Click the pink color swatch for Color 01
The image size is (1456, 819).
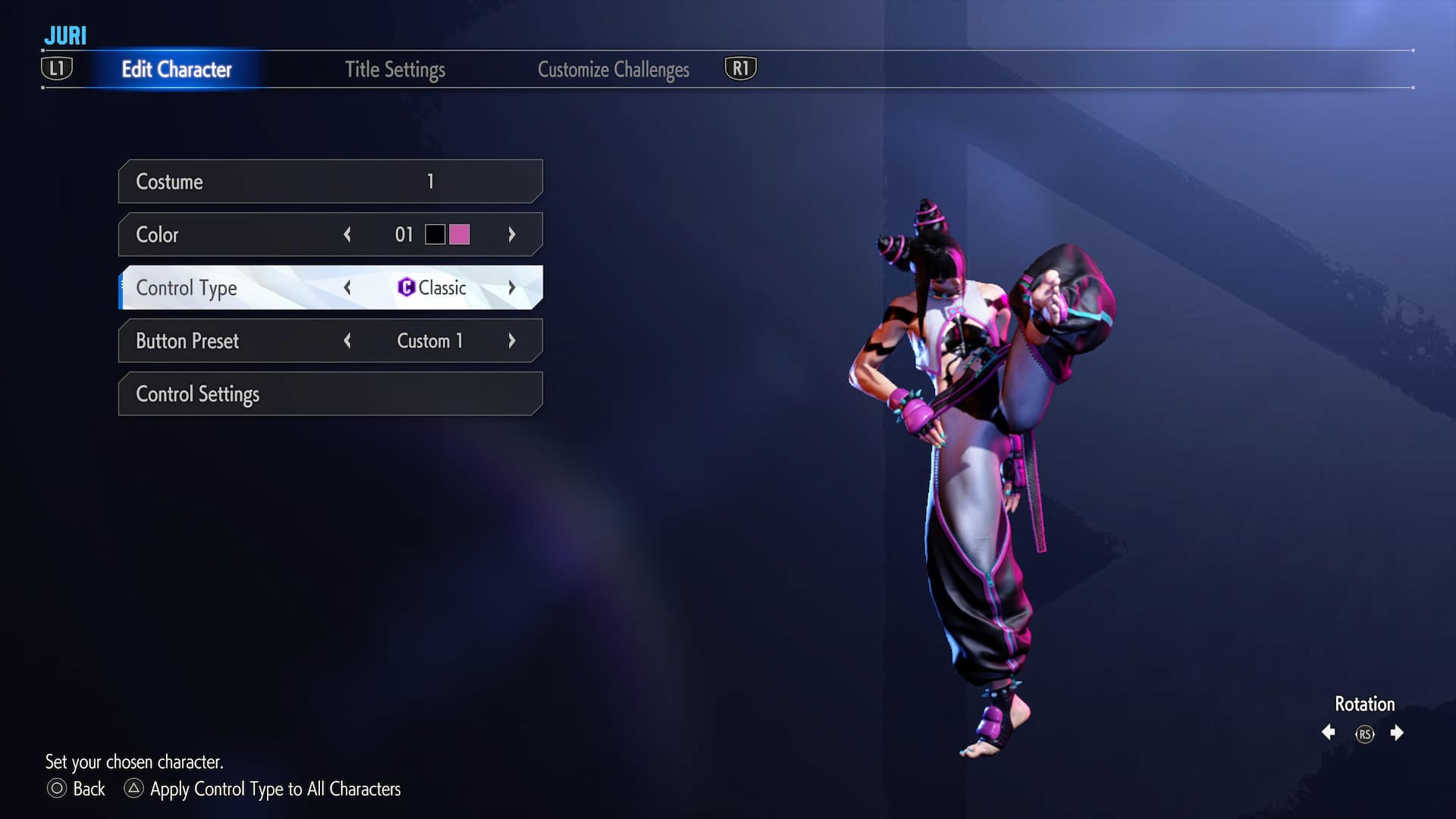[459, 235]
